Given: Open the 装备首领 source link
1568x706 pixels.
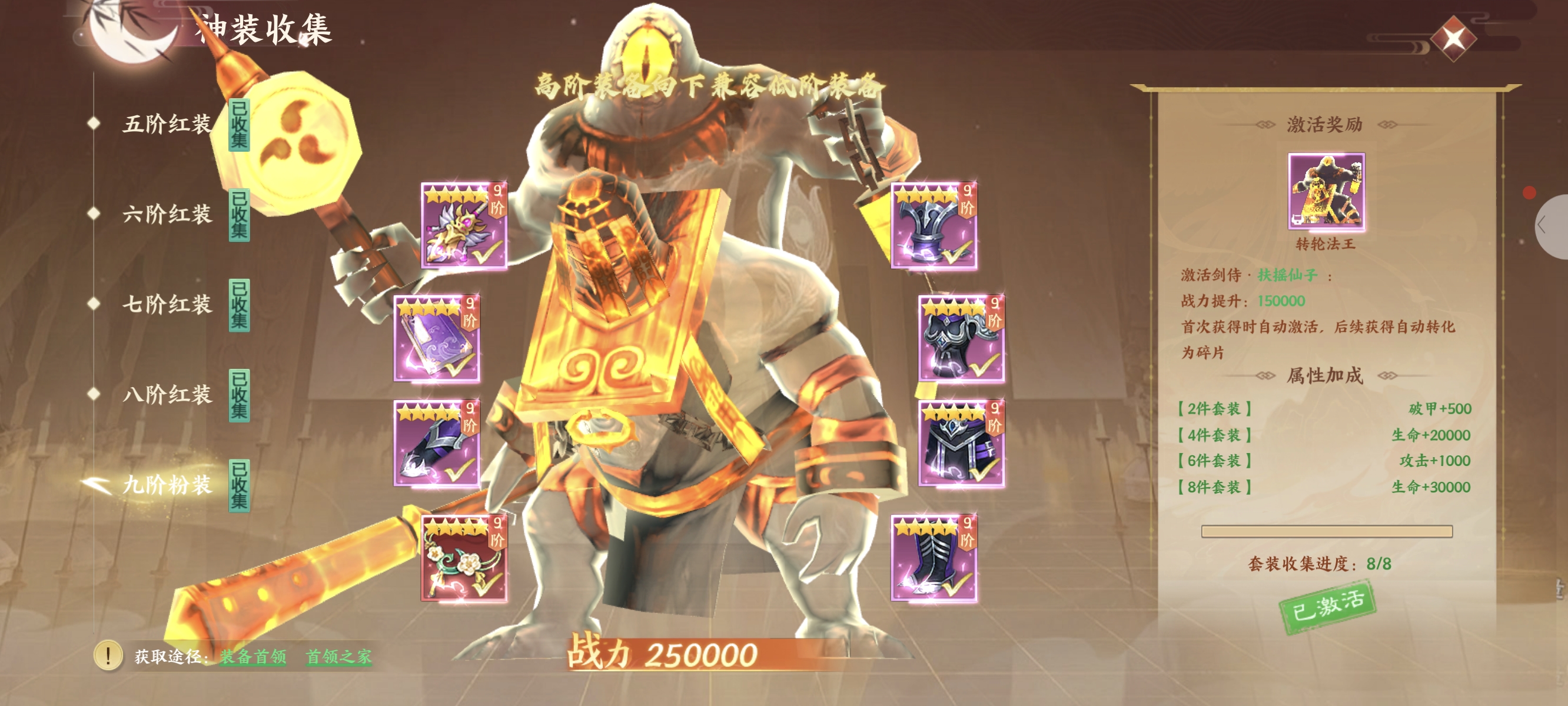Looking at the screenshot, I should [x=253, y=656].
